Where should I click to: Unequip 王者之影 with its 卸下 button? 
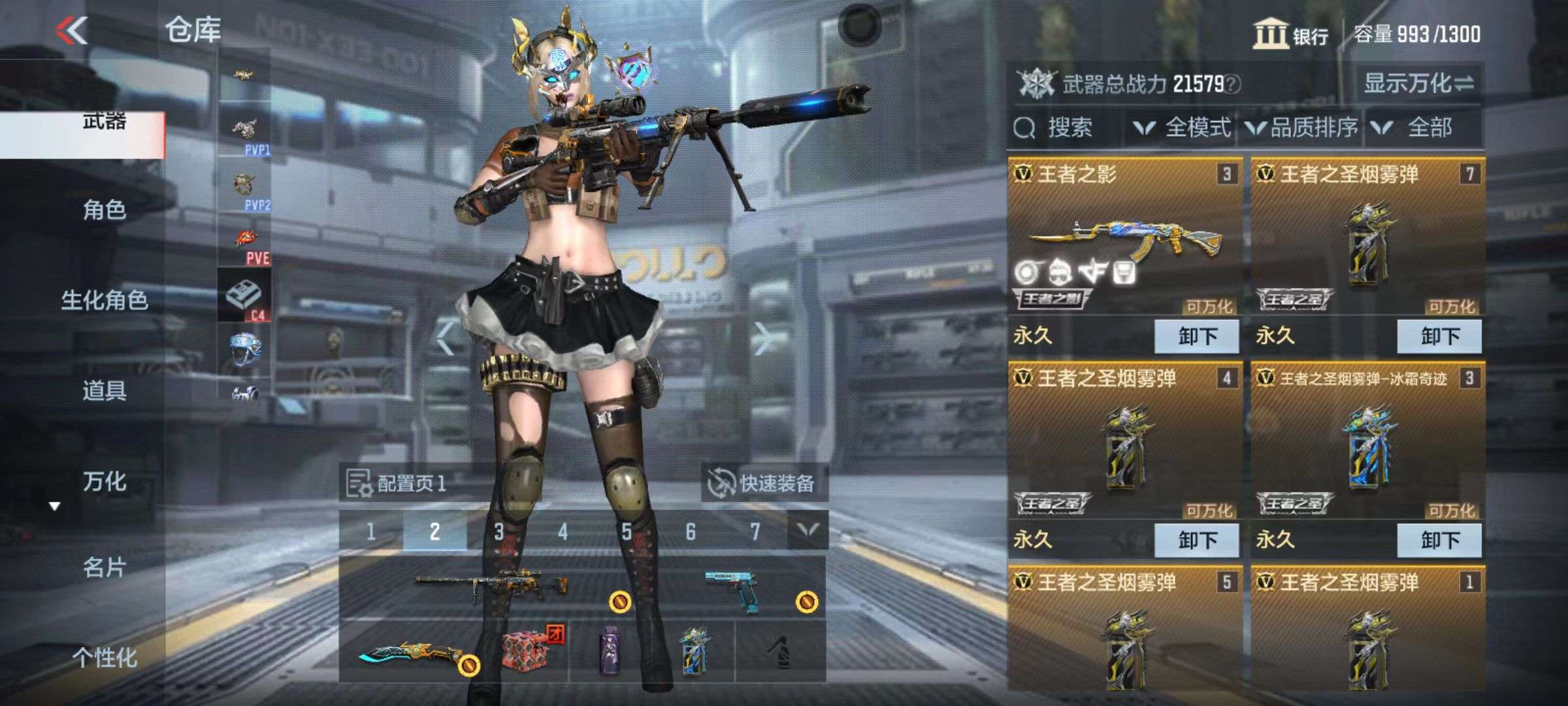click(1196, 337)
